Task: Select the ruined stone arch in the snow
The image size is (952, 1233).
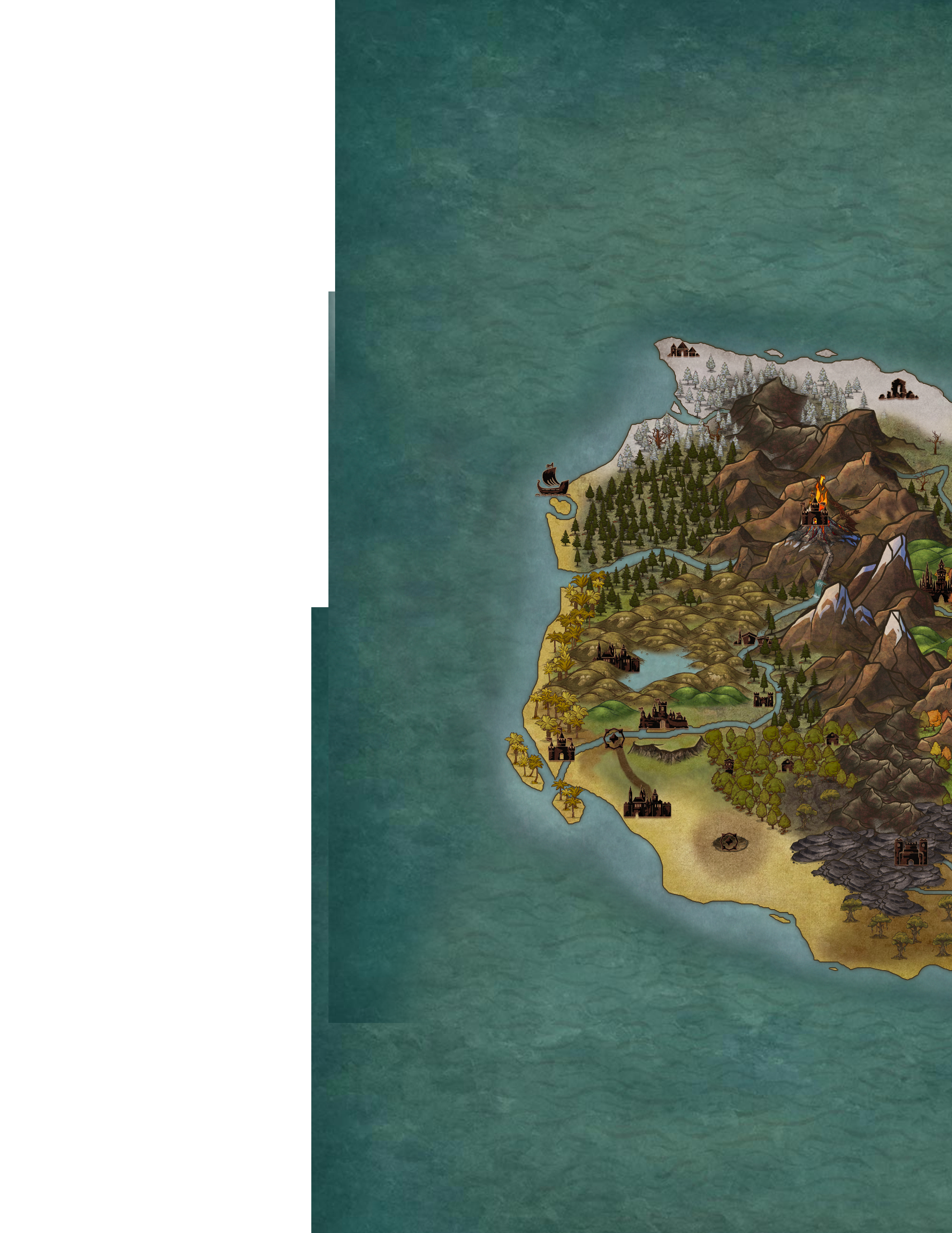Action: tap(898, 390)
